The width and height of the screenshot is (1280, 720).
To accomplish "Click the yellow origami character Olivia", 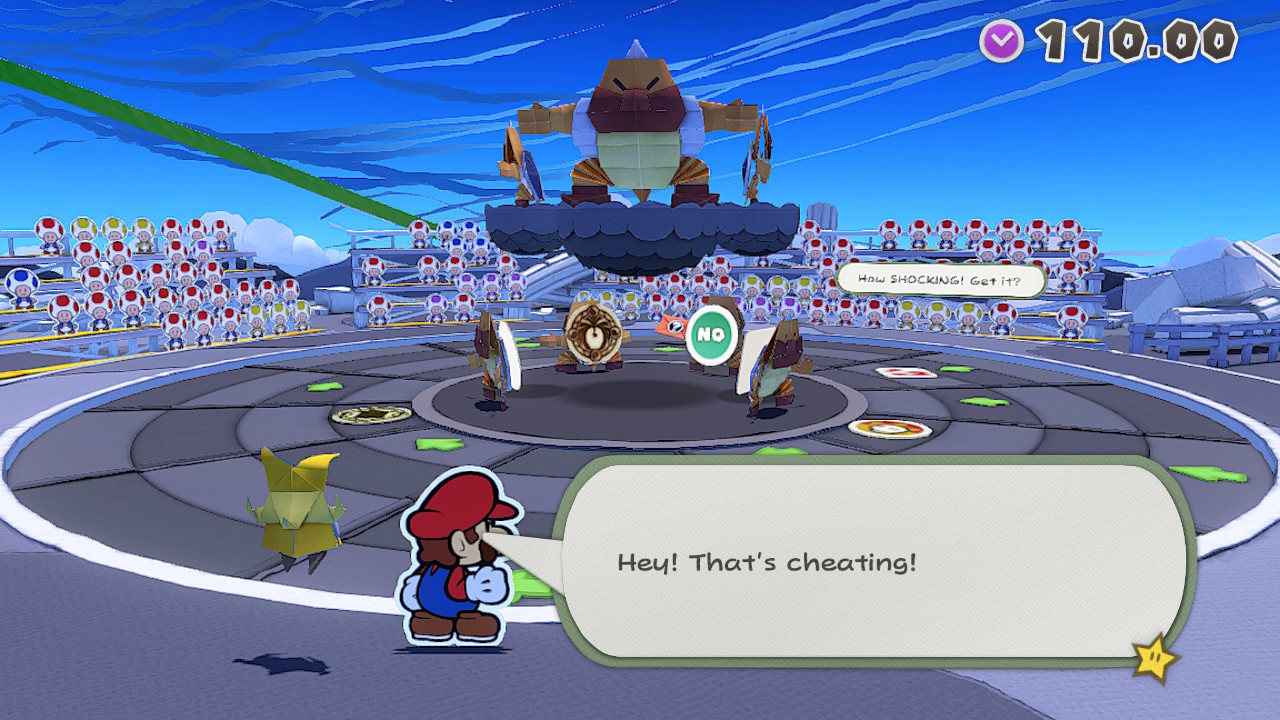I will click(296, 505).
